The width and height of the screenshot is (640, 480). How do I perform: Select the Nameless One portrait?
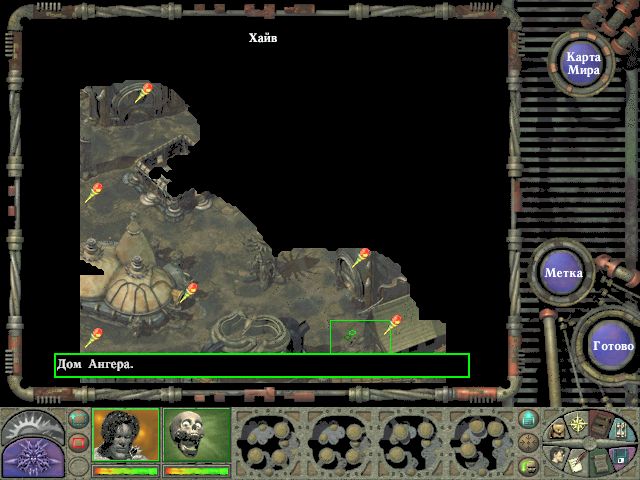coord(125,435)
